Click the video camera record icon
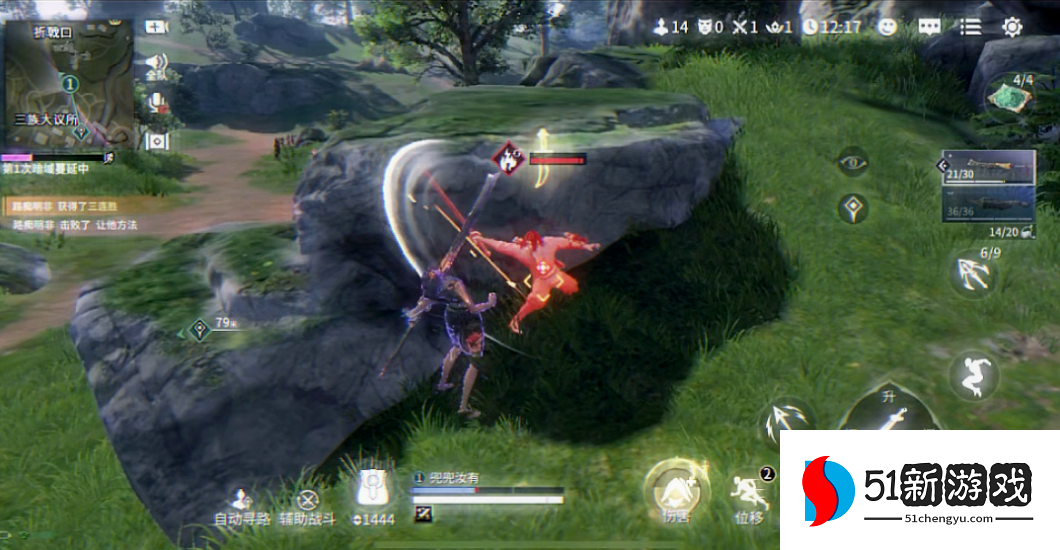Screen dimensions: 1060x550 [156, 27]
